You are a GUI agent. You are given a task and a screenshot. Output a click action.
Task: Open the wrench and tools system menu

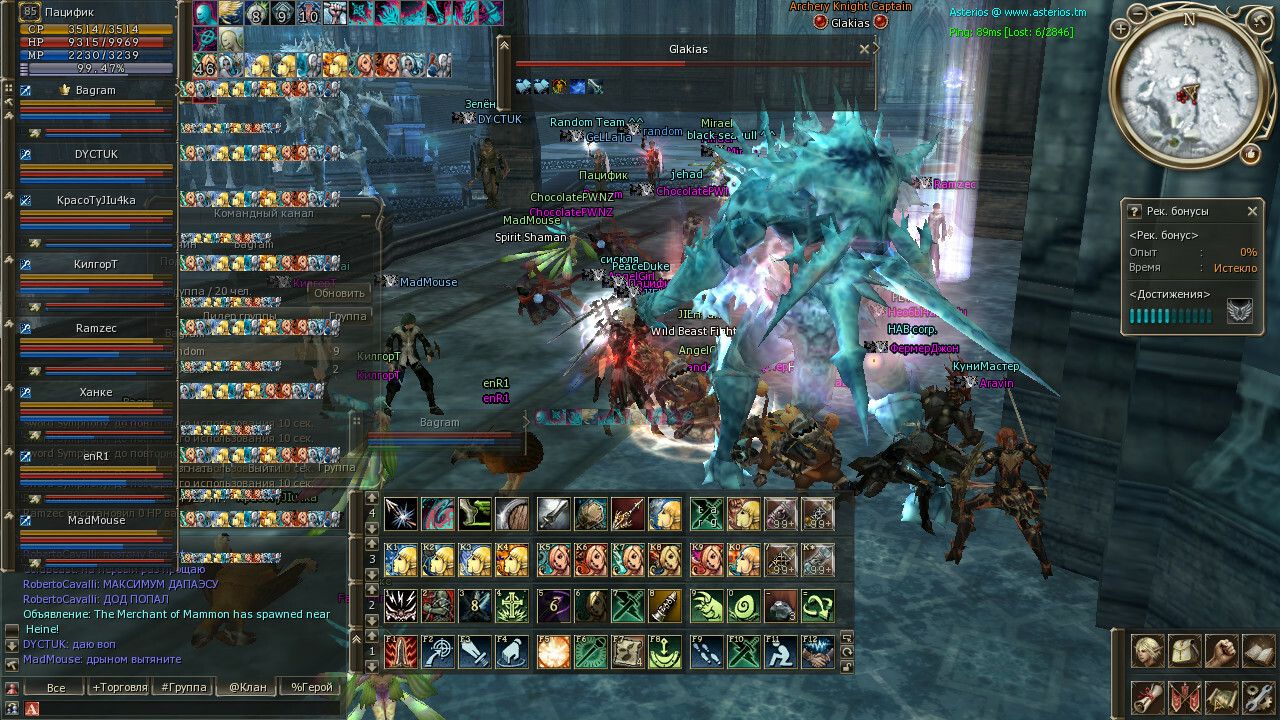click(1258, 697)
